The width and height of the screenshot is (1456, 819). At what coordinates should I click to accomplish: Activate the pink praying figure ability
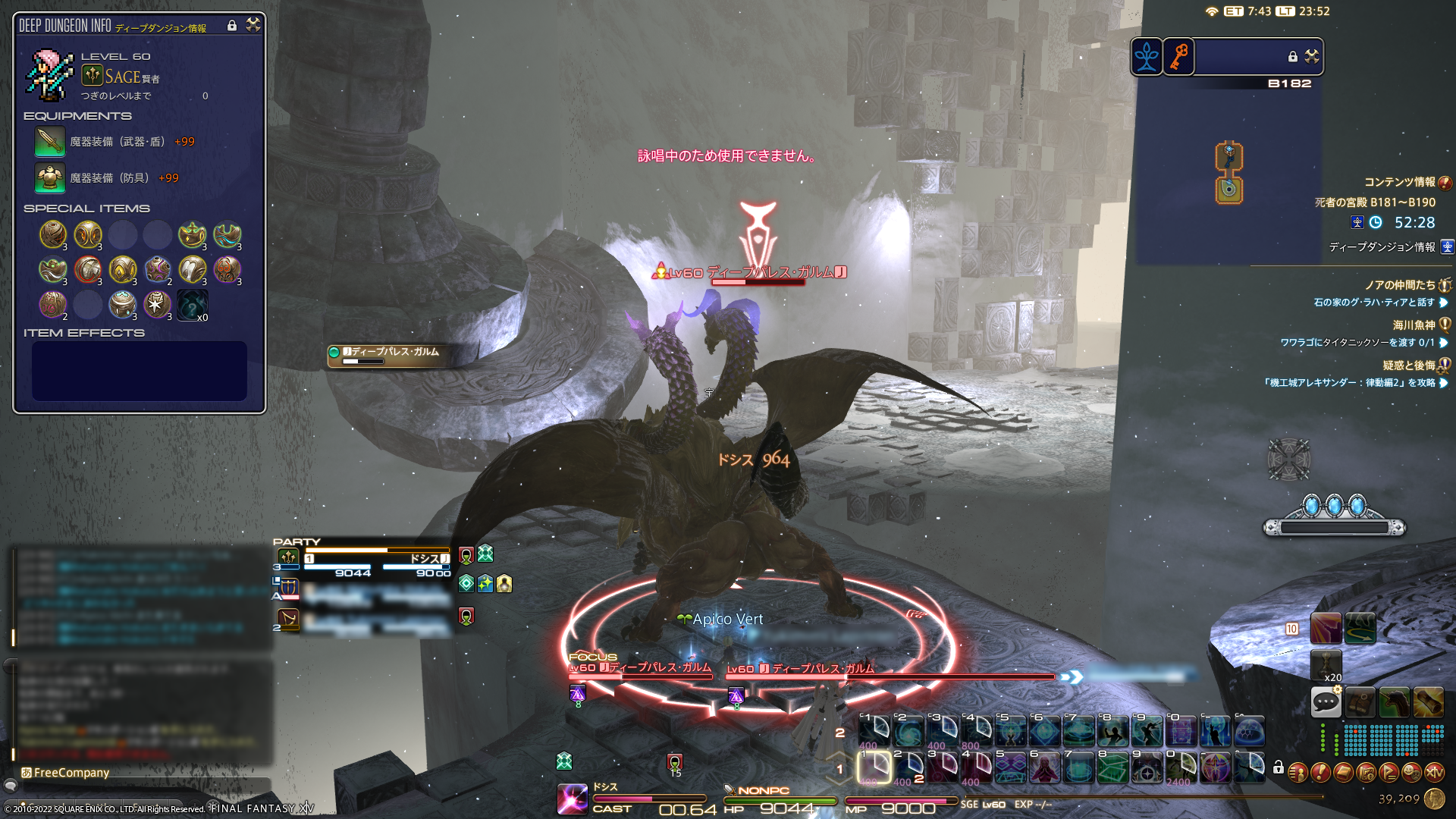click(1044, 768)
